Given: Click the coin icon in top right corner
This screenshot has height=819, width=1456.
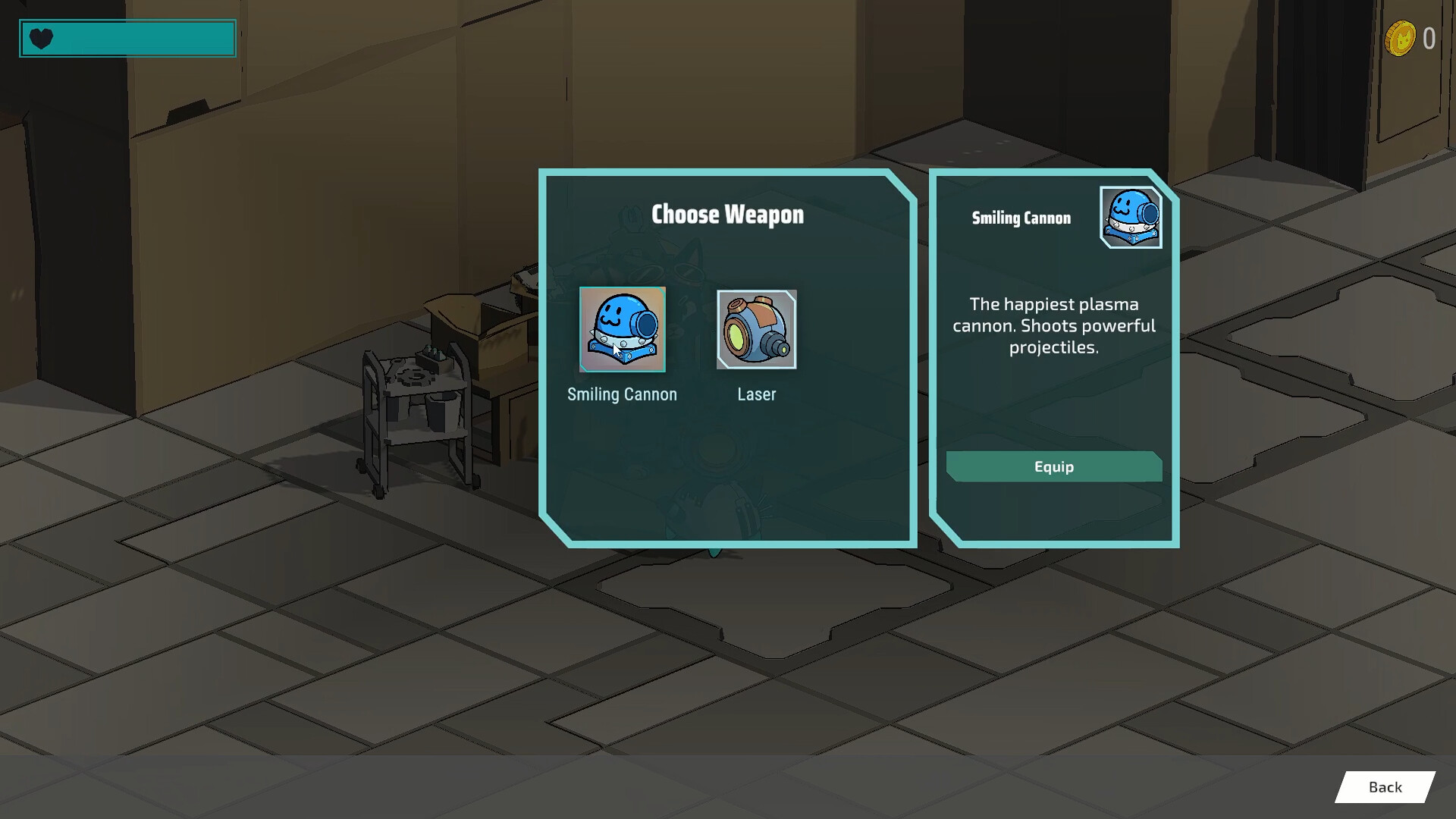Looking at the screenshot, I should tap(1401, 36).
